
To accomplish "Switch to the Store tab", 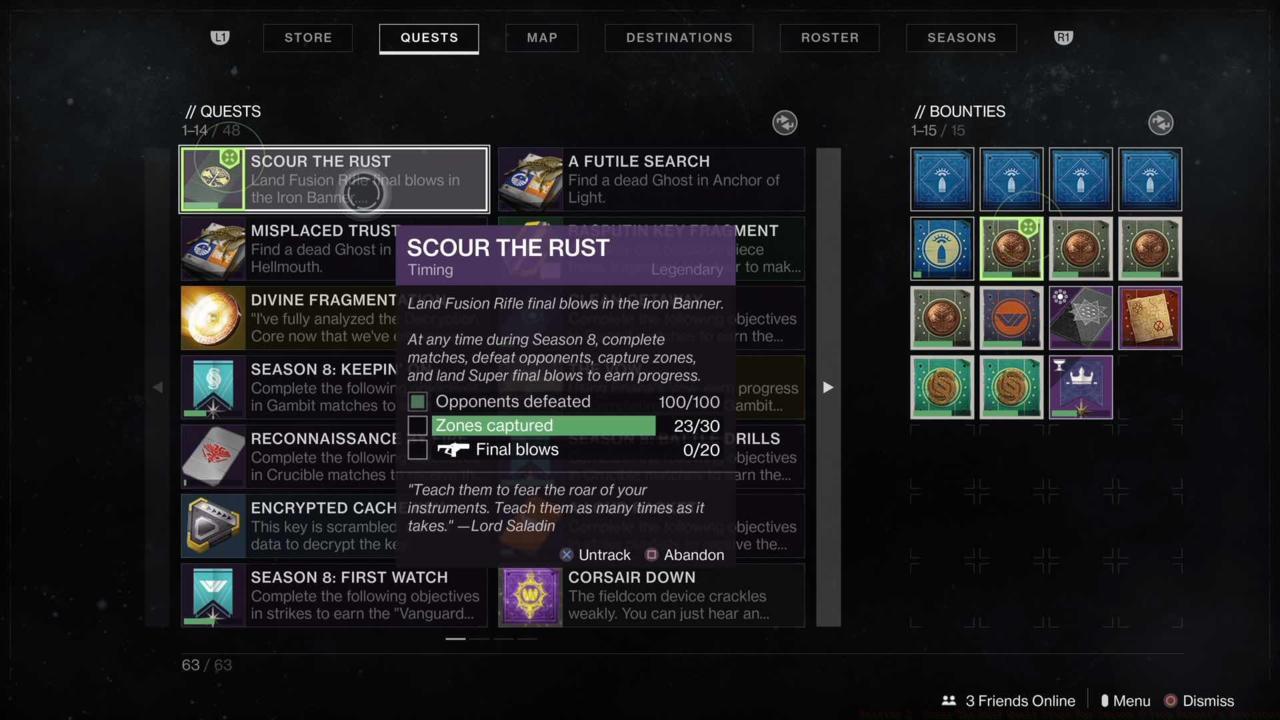I will [308, 38].
